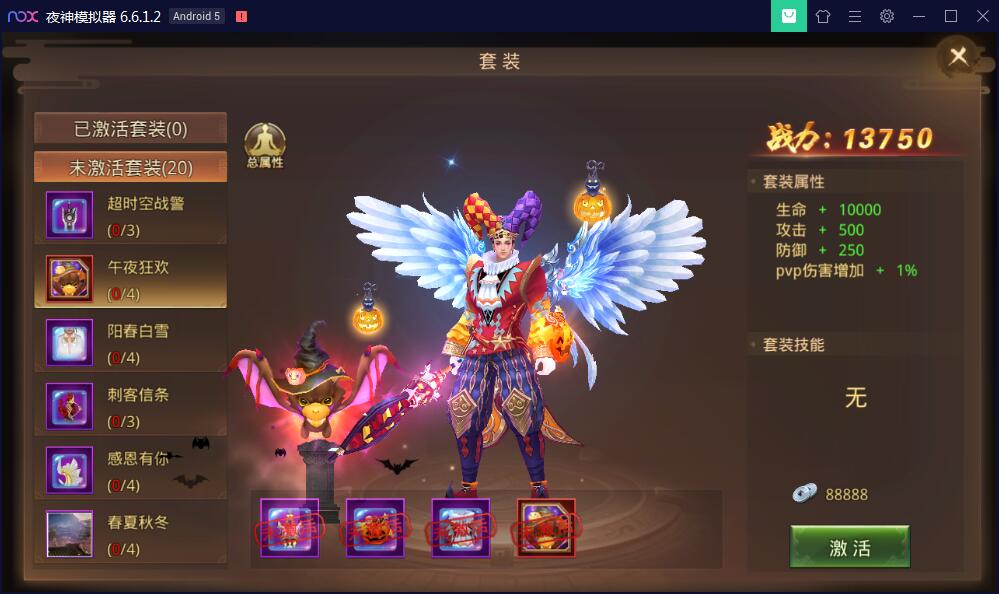Close the 套装 set panel

click(958, 57)
